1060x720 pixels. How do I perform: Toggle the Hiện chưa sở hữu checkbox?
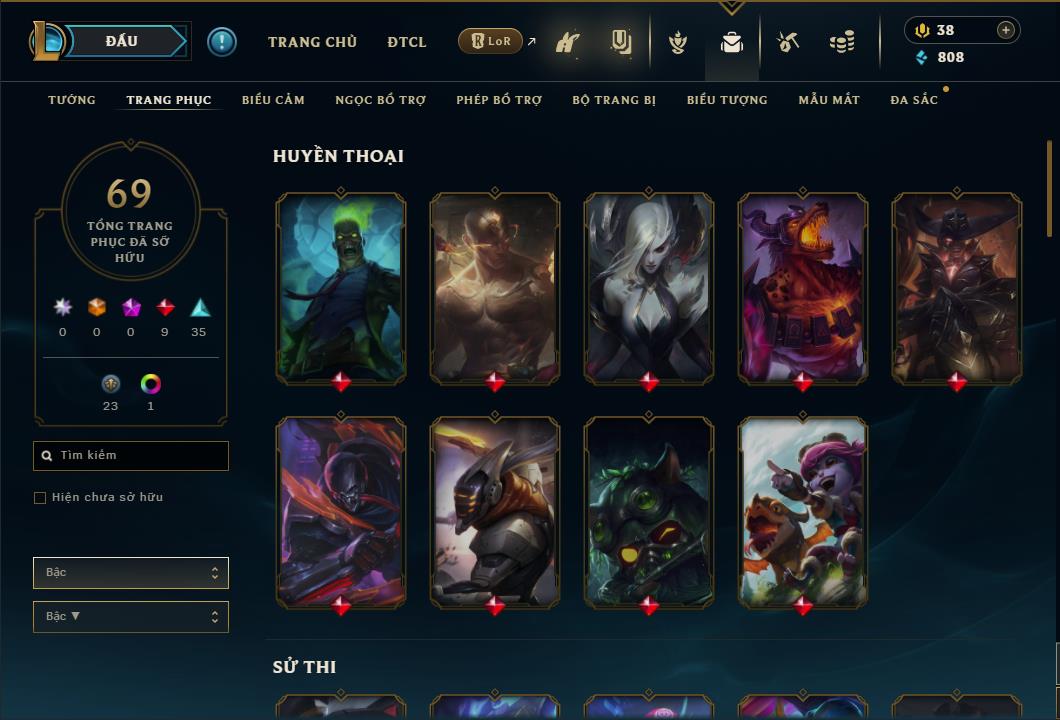pyautogui.click(x=40, y=498)
